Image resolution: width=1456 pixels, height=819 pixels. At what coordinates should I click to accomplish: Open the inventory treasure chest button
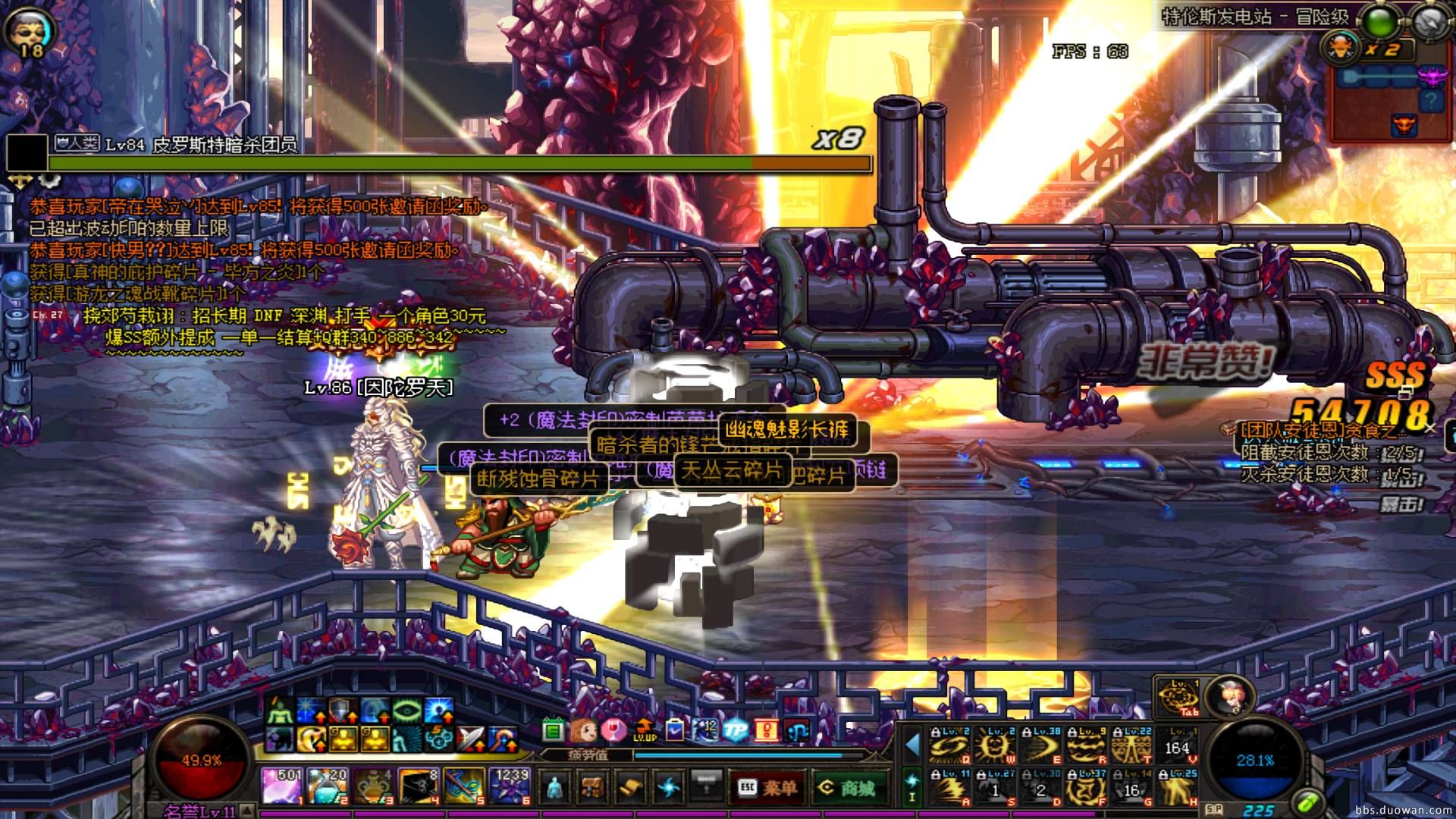592,788
